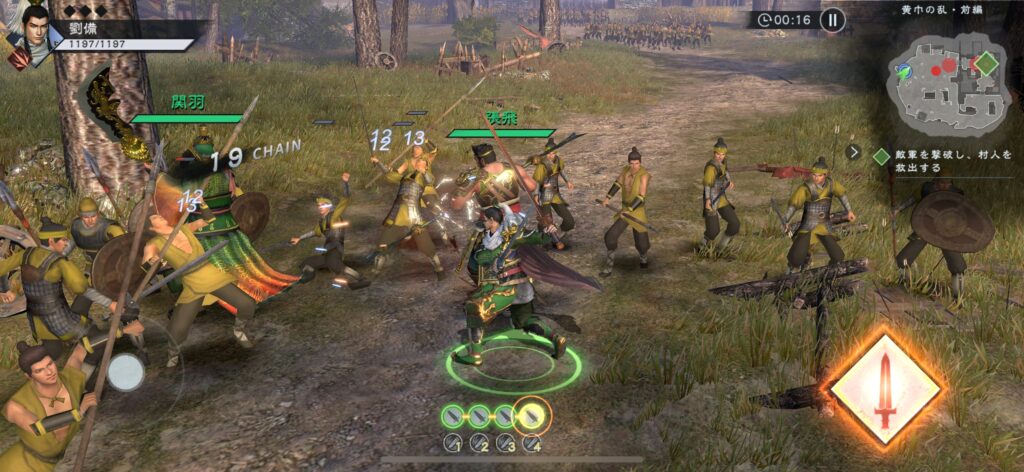Viewport: 1024px width, 472px height.
Task: Tap the highlighted fourth combo node
Action: (532, 413)
